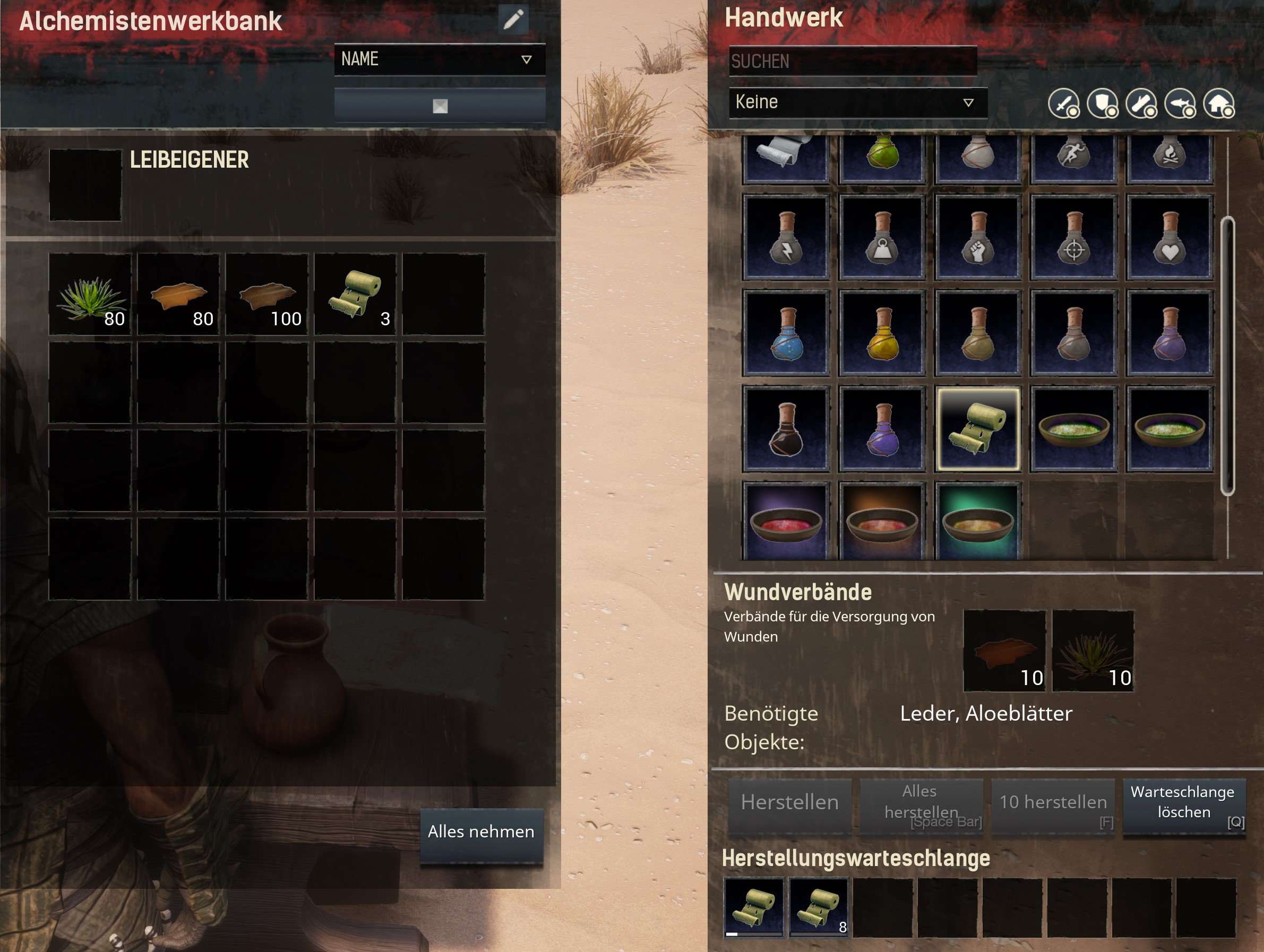Image resolution: width=1264 pixels, height=952 pixels.
Task: Click the Alles nehmen button
Action: [x=481, y=832]
